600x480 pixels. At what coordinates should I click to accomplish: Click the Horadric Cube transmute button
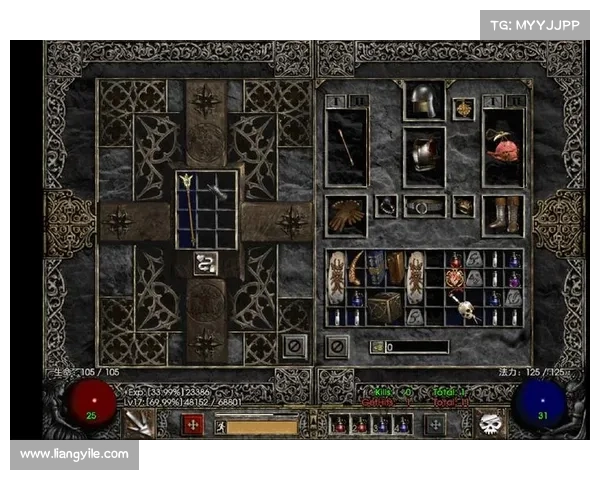pos(208,263)
